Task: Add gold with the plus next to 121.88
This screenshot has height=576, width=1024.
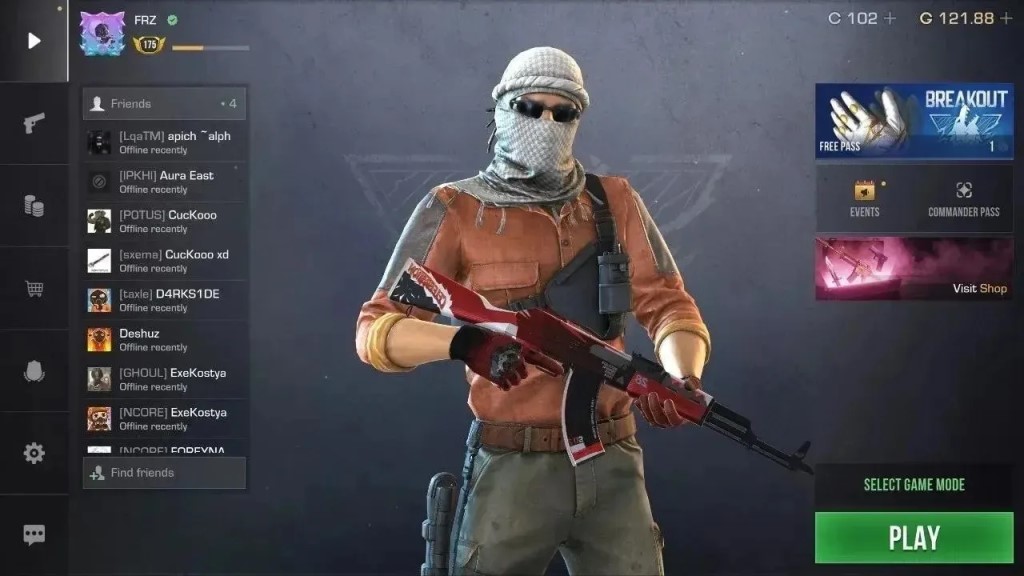Action: [x=1006, y=18]
